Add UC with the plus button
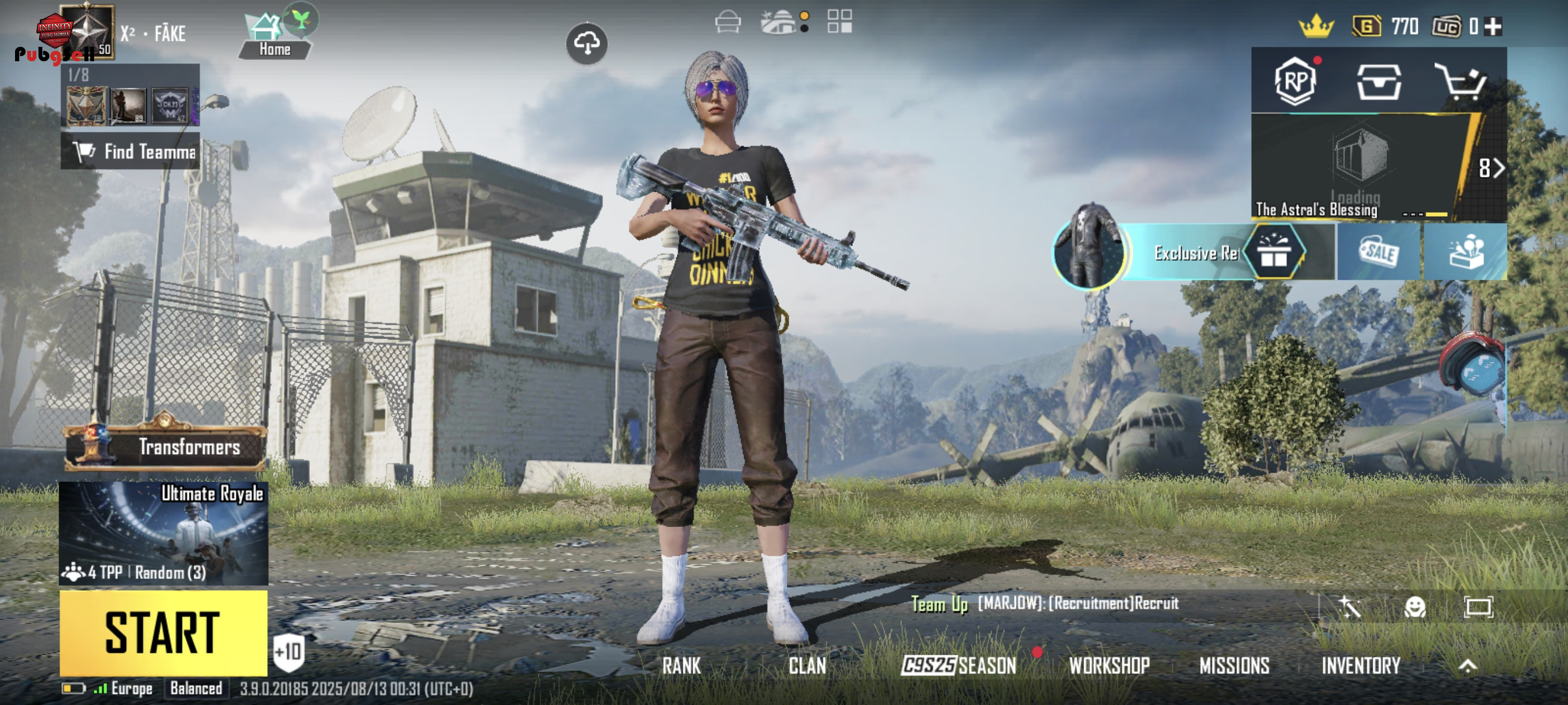This screenshot has width=1568, height=705. pos(1493,27)
